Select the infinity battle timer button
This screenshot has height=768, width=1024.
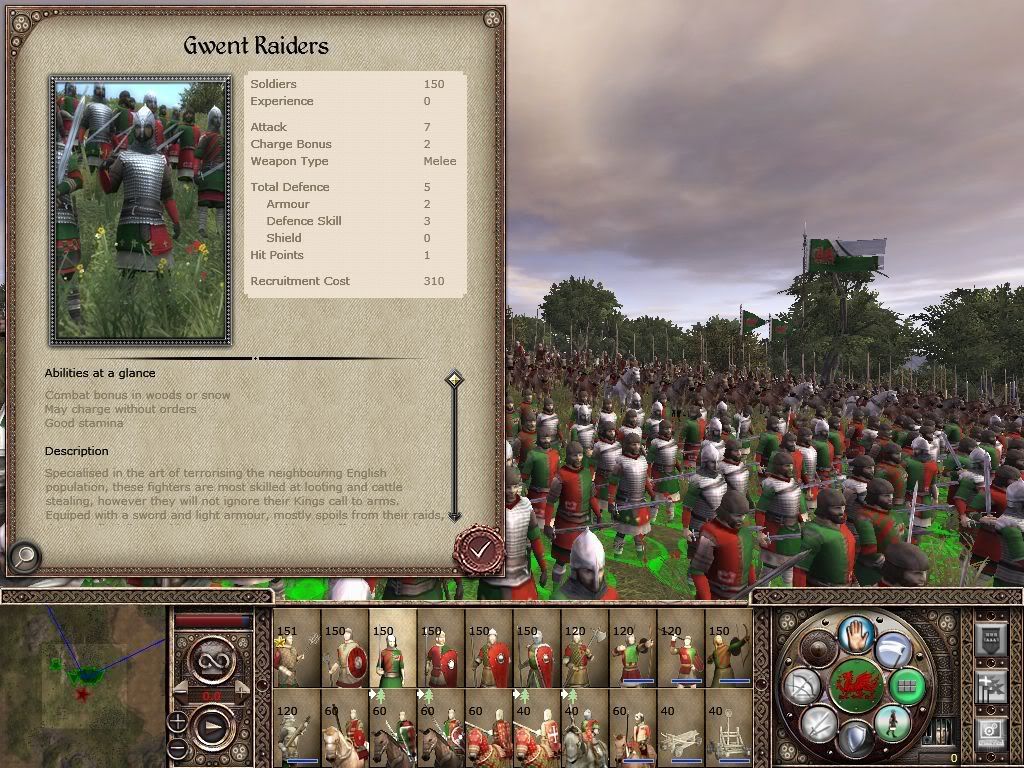coord(211,658)
